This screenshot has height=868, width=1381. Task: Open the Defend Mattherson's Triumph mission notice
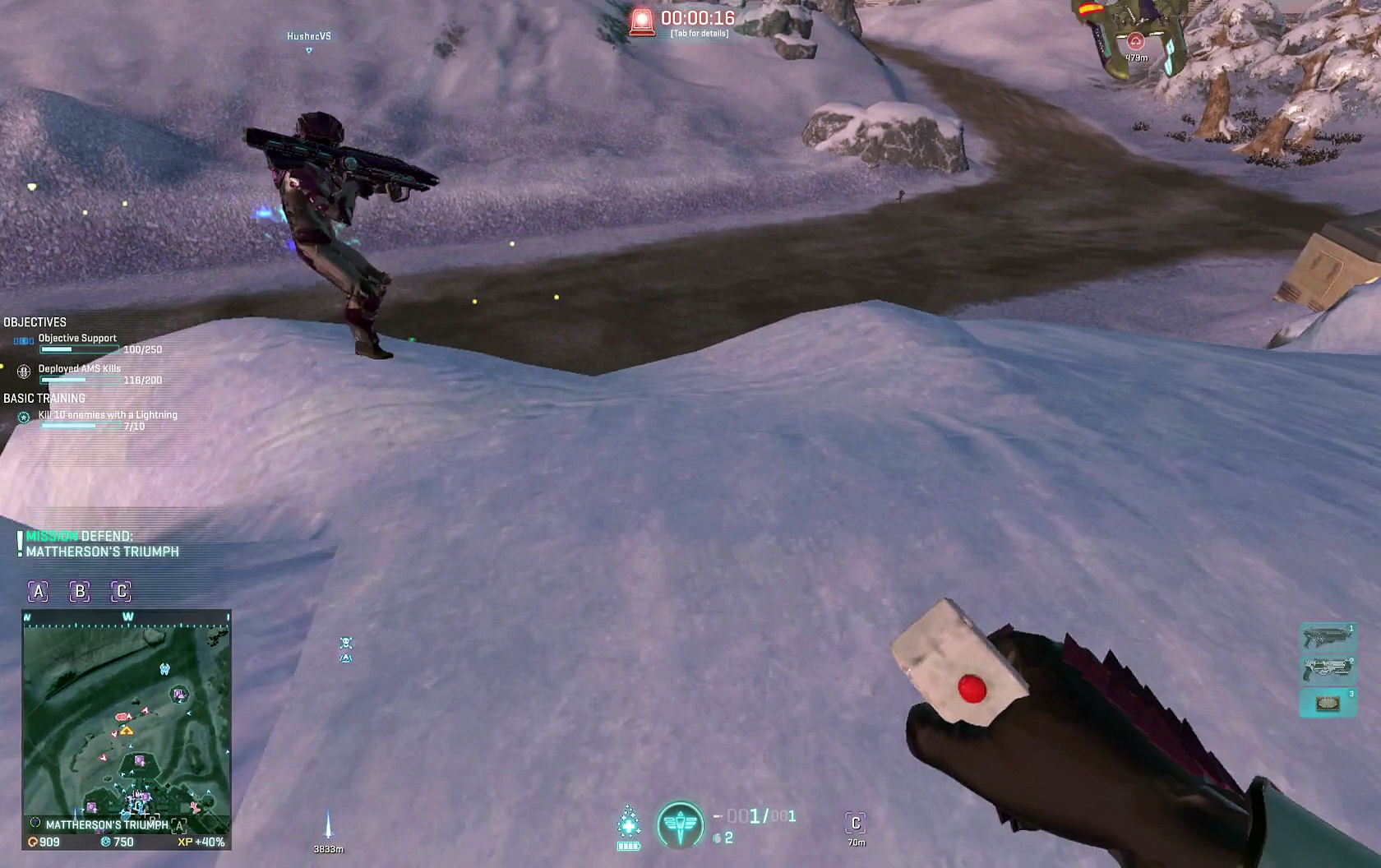point(102,544)
